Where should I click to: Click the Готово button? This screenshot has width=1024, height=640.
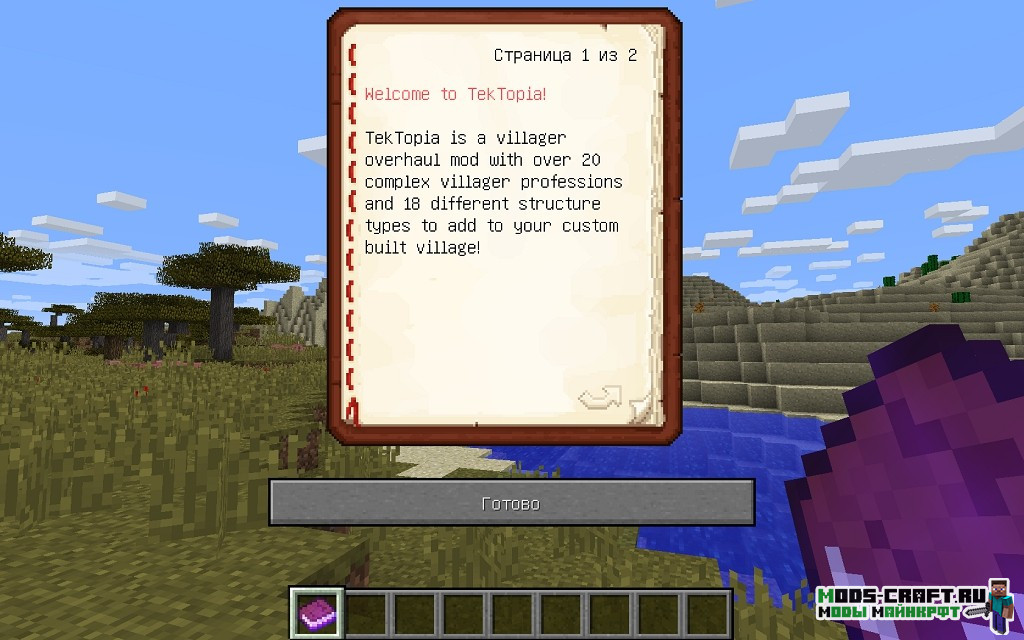click(x=511, y=503)
